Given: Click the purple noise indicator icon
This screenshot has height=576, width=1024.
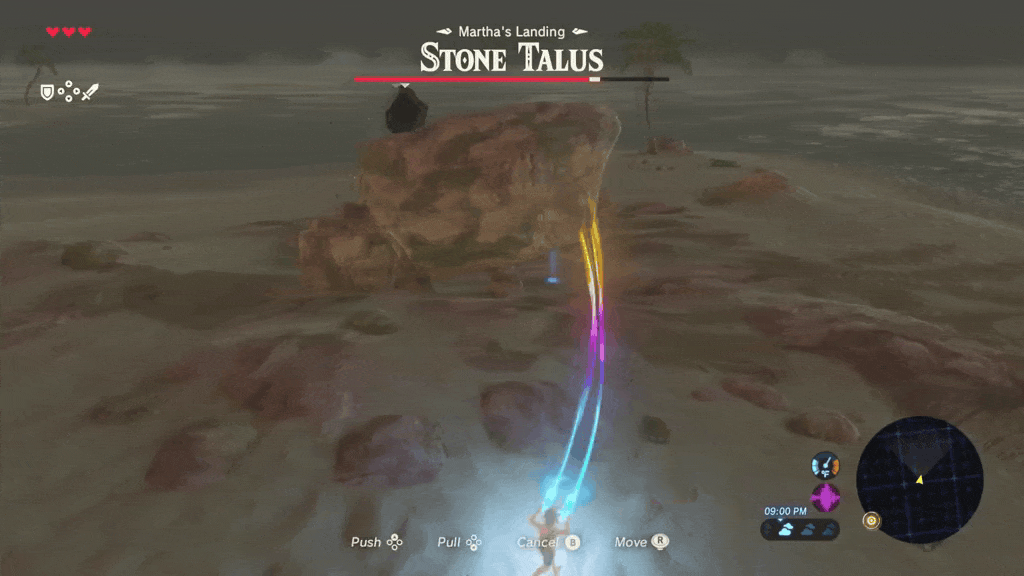Looking at the screenshot, I should point(825,497).
